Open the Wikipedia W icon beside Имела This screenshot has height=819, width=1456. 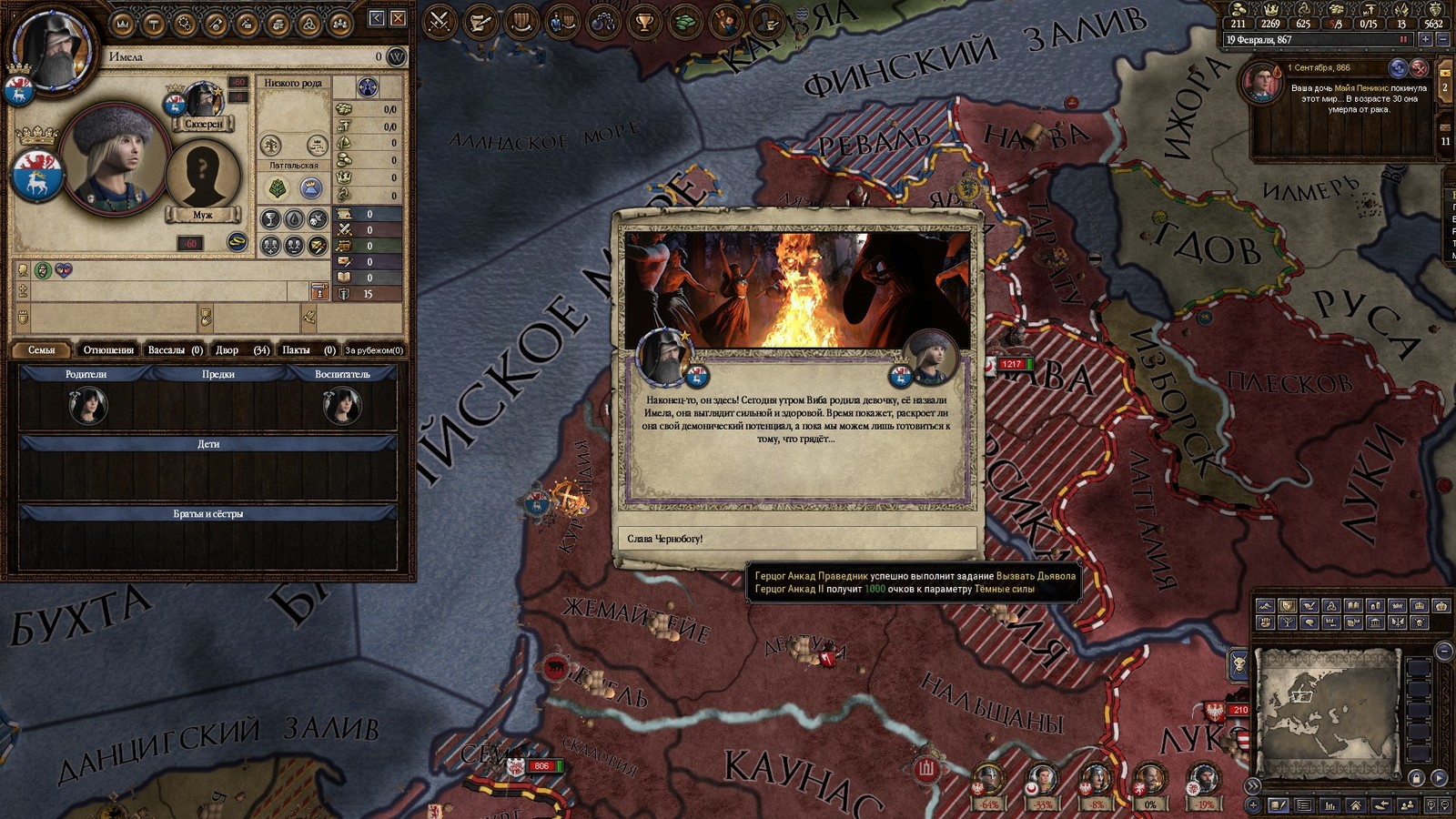[396, 56]
